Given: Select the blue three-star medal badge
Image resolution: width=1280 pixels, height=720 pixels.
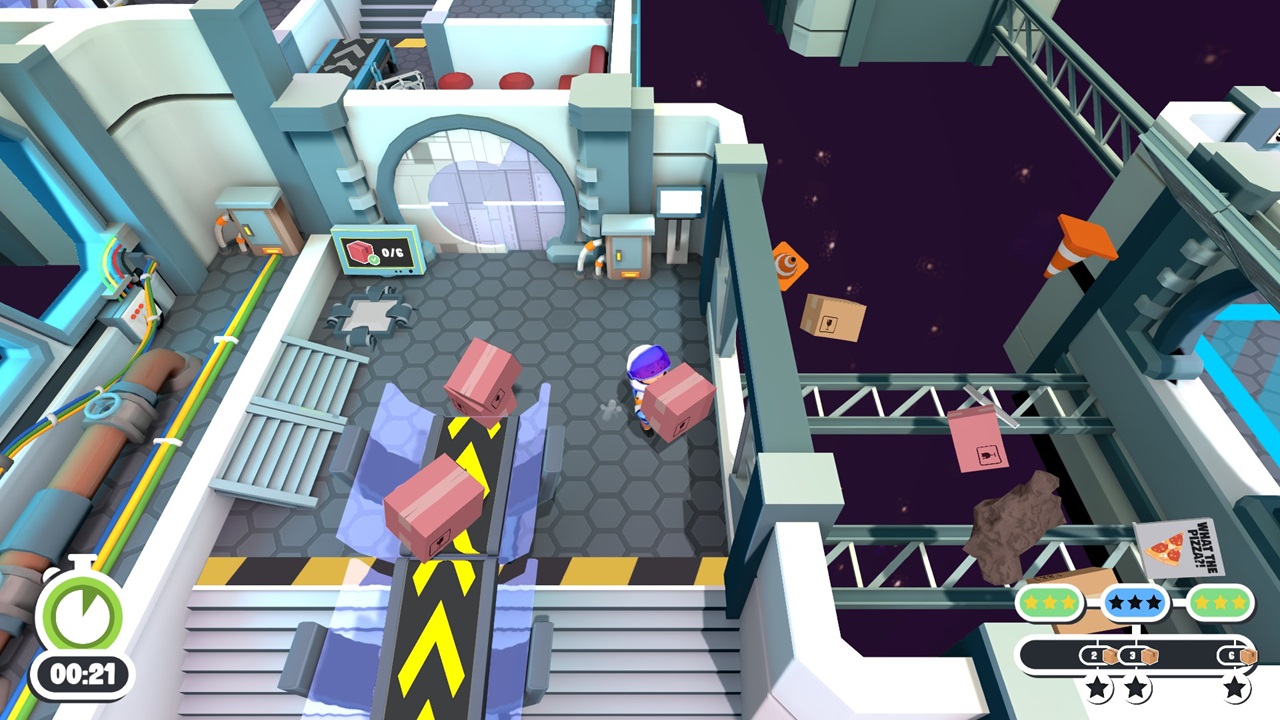Looking at the screenshot, I should click(1134, 600).
